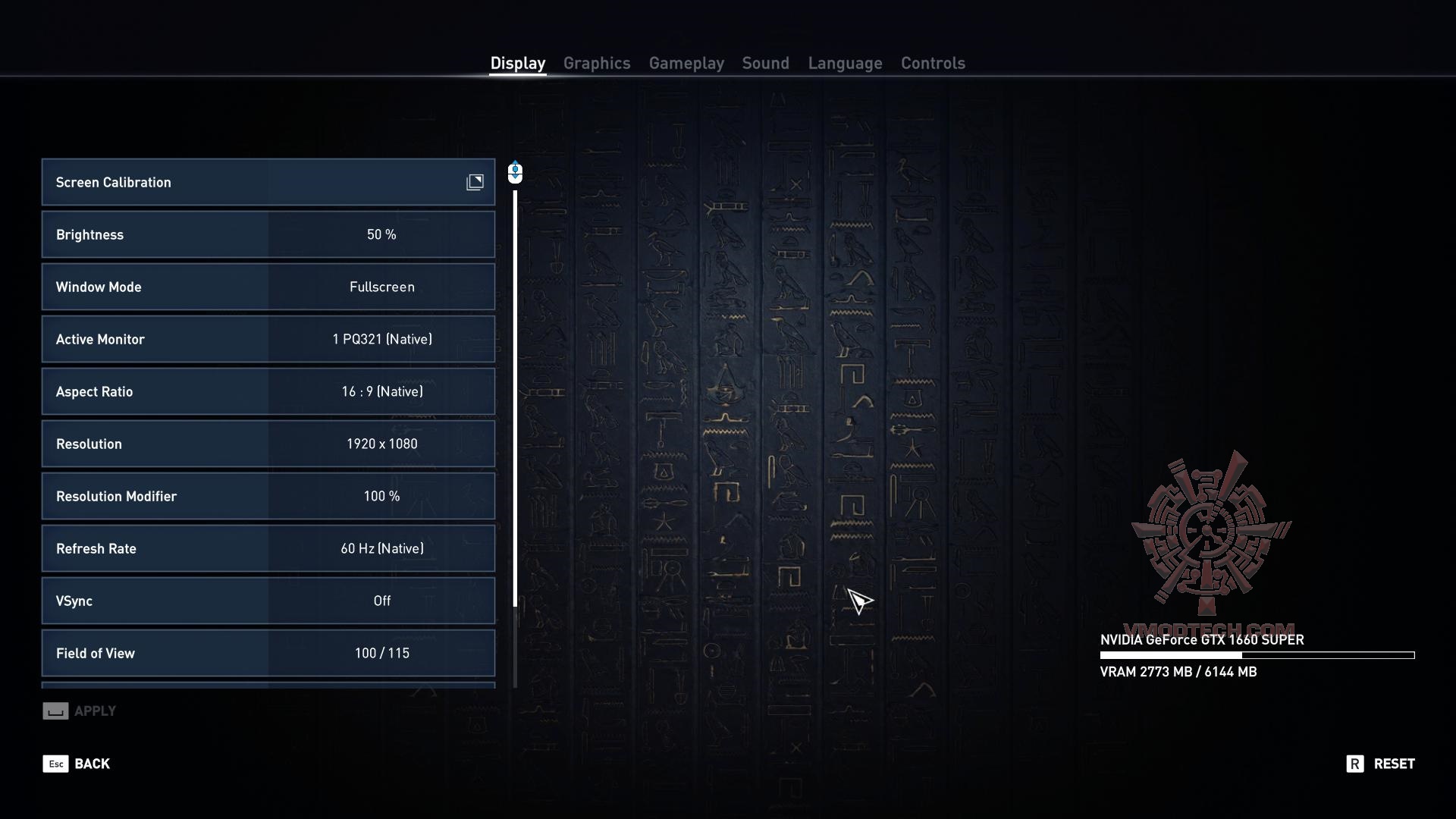Select the Sound settings tab

pyautogui.click(x=765, y=63)
